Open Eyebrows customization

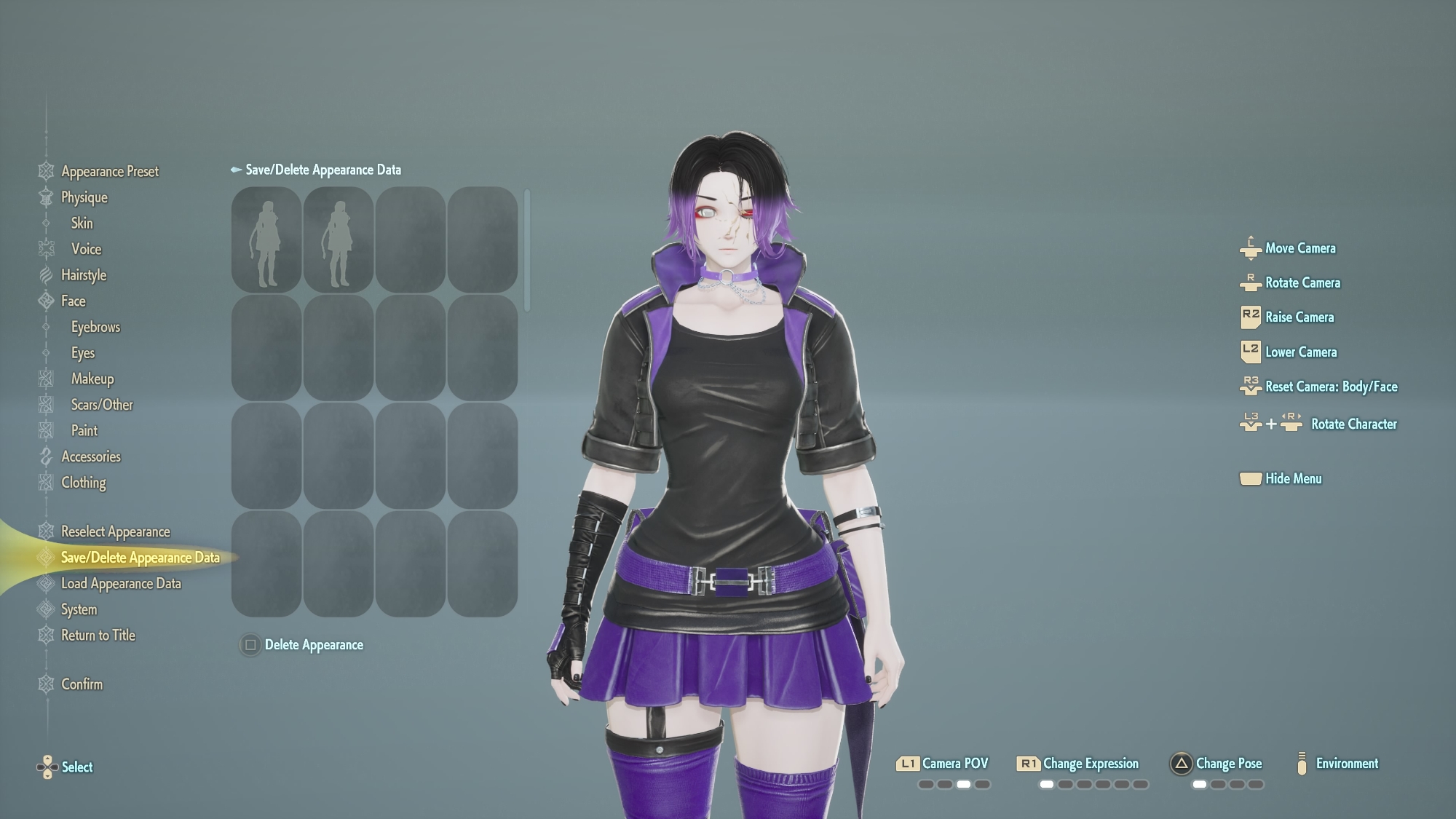pos(95,327)
